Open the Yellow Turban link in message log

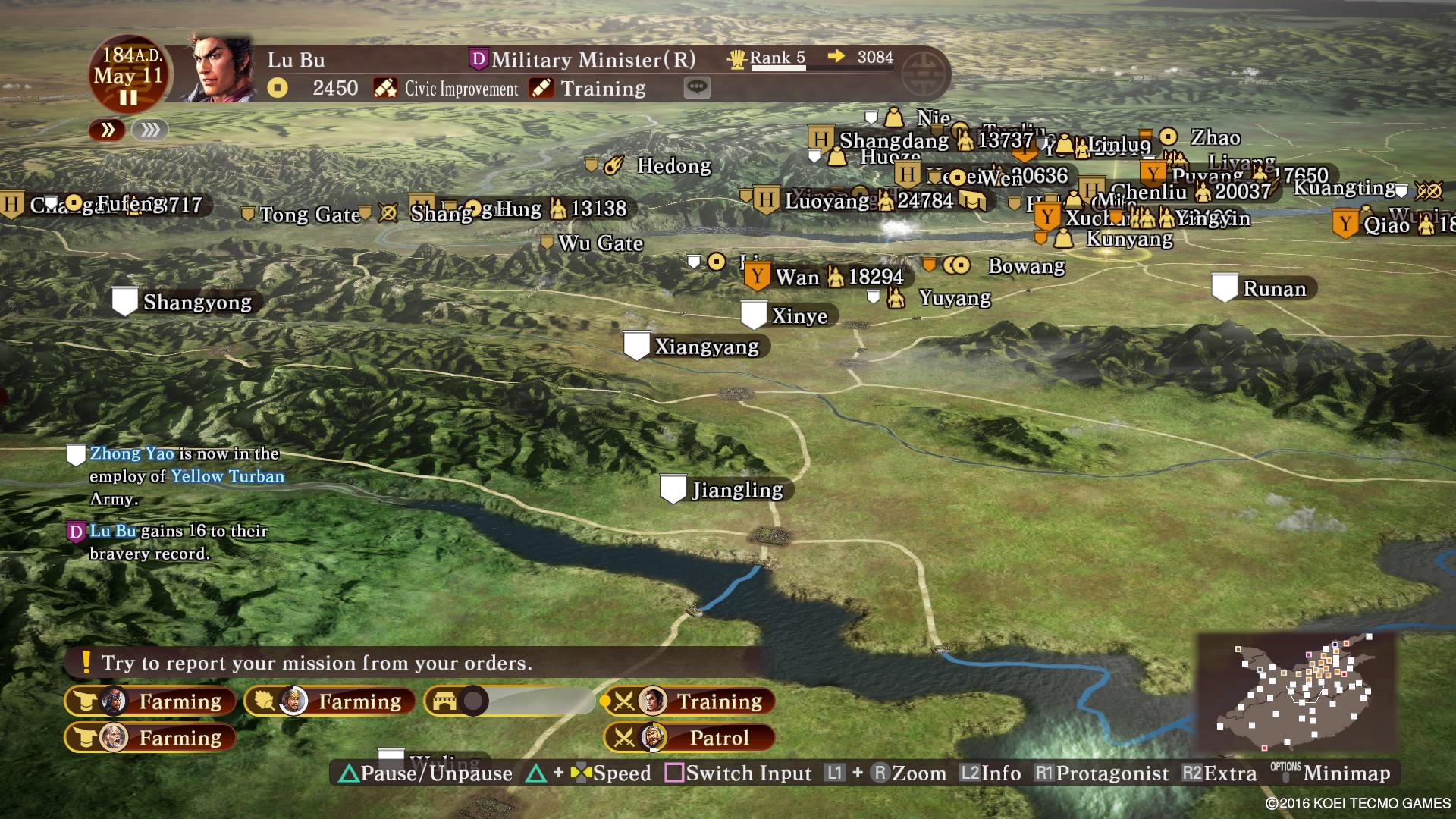tap(227, 476)
